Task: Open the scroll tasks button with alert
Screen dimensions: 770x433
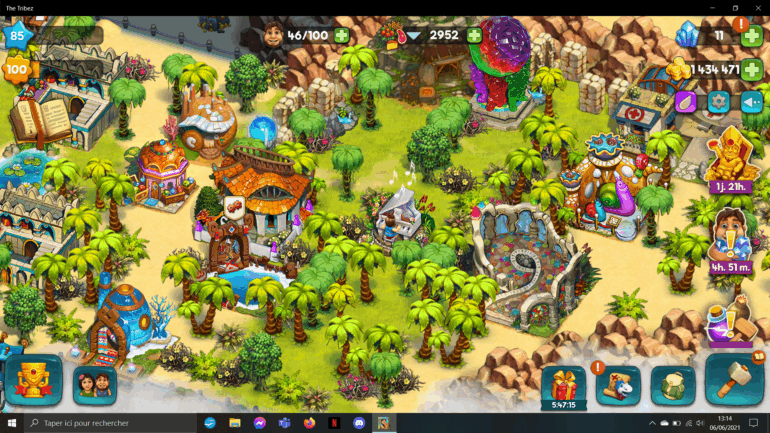Action: 618,385
